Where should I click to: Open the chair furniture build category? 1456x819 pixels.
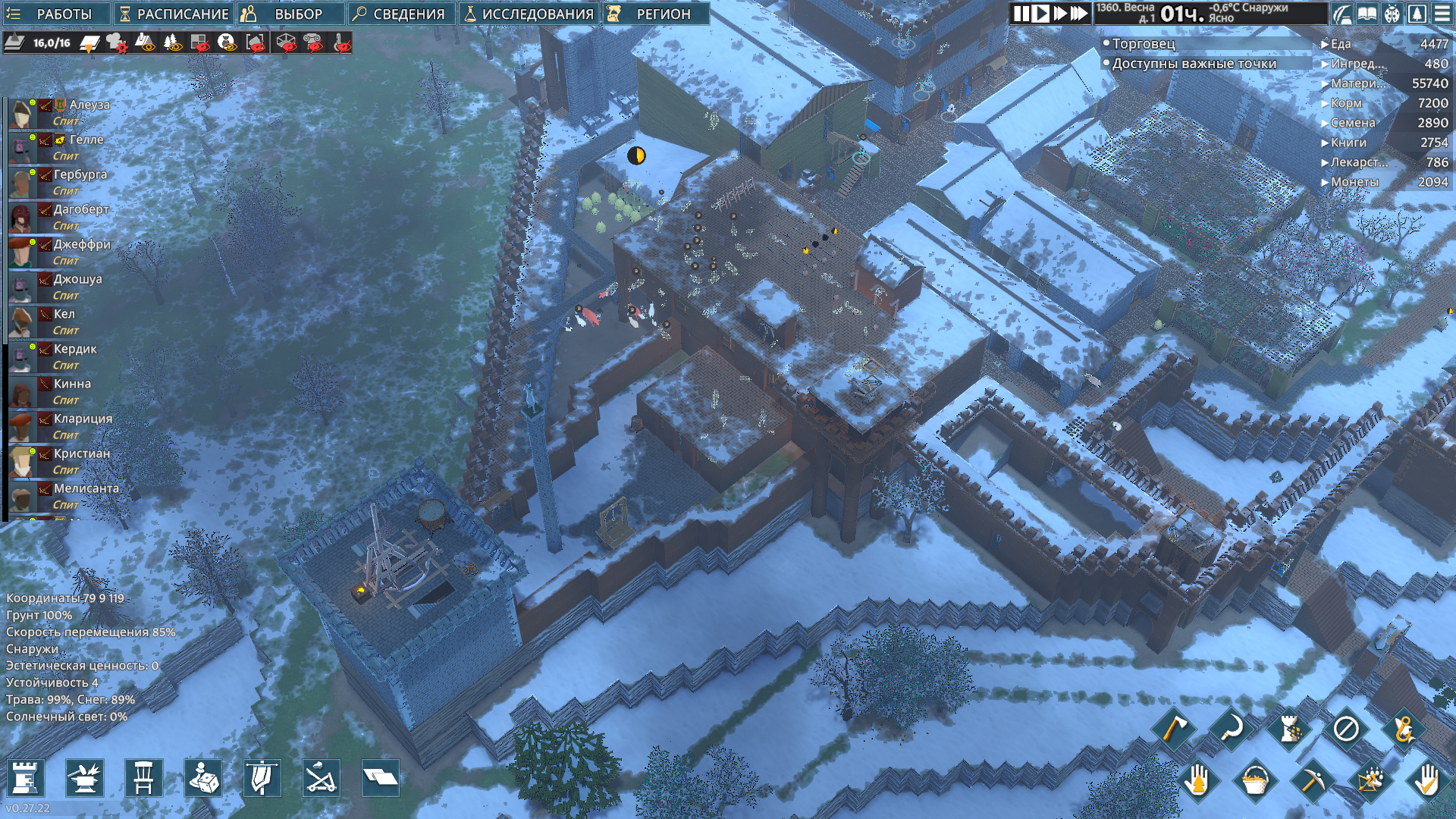pyautogui.click(x=143, y=778)
